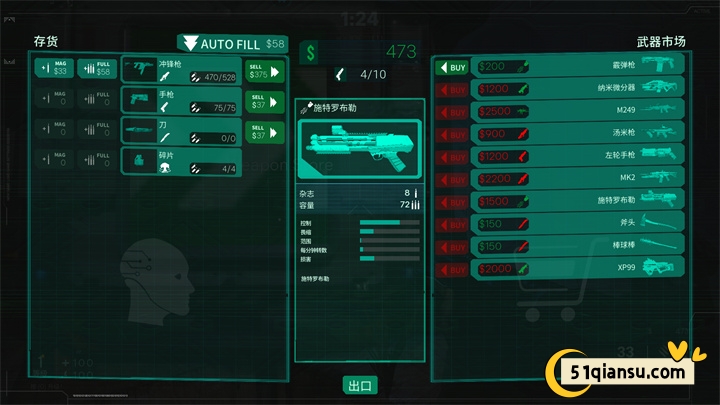The height and width of the screenshot is (405, 720).
Task: Buy FULL ammo for $58
Action: [97, 68]
